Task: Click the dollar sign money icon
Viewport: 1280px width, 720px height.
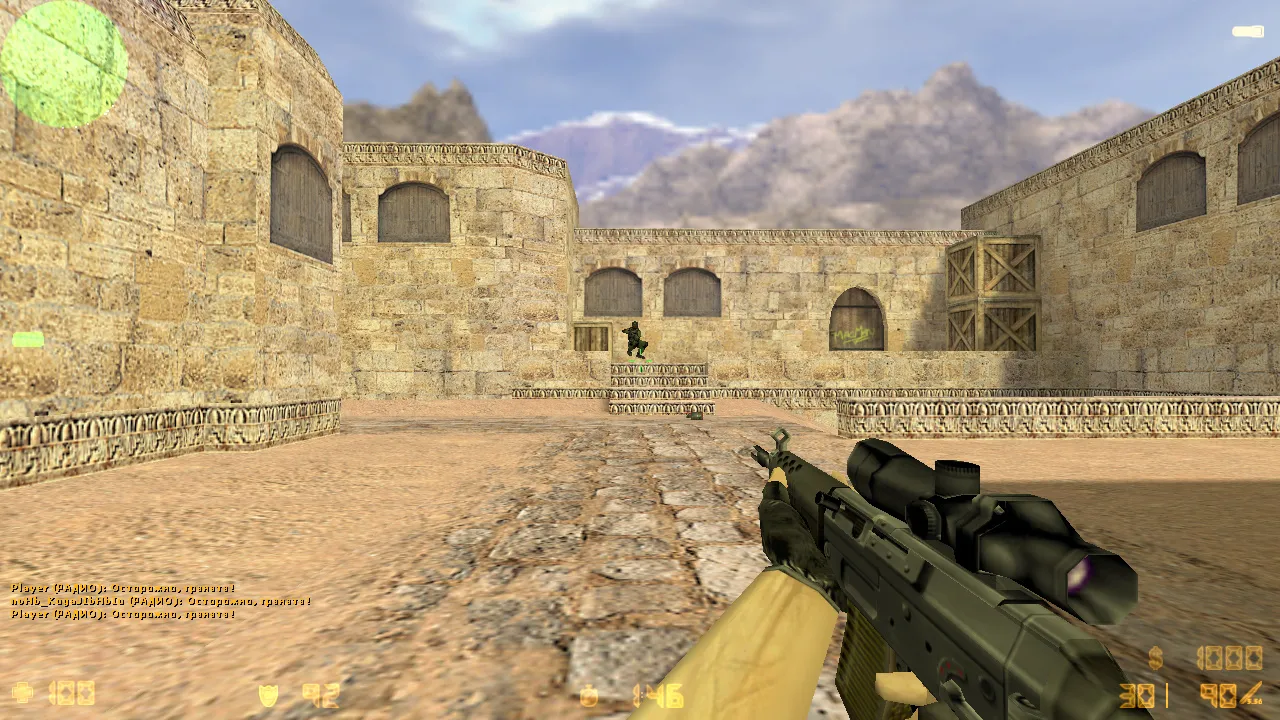Action: (x=1156, y=657)
